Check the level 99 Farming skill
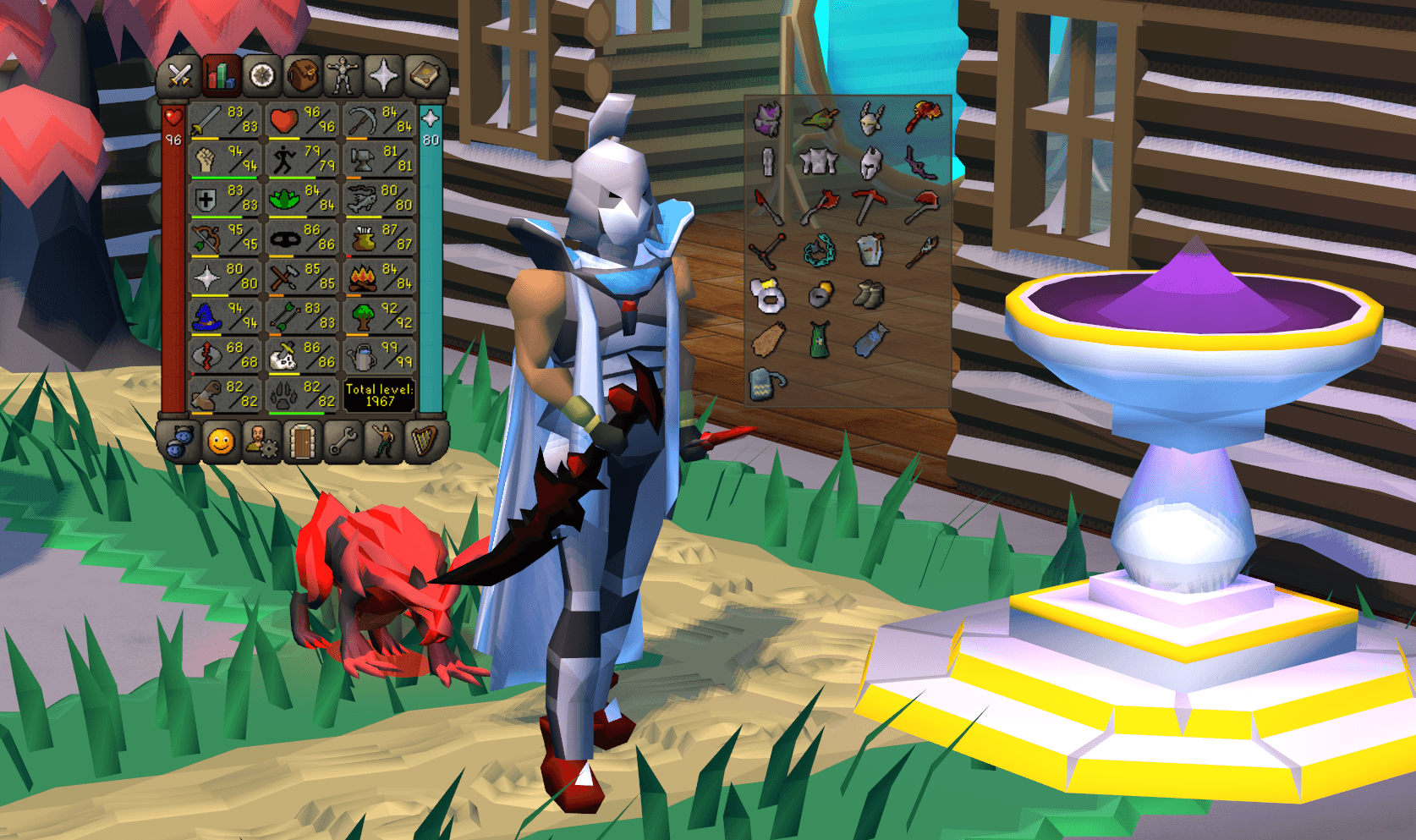 (x=362, y=359)
